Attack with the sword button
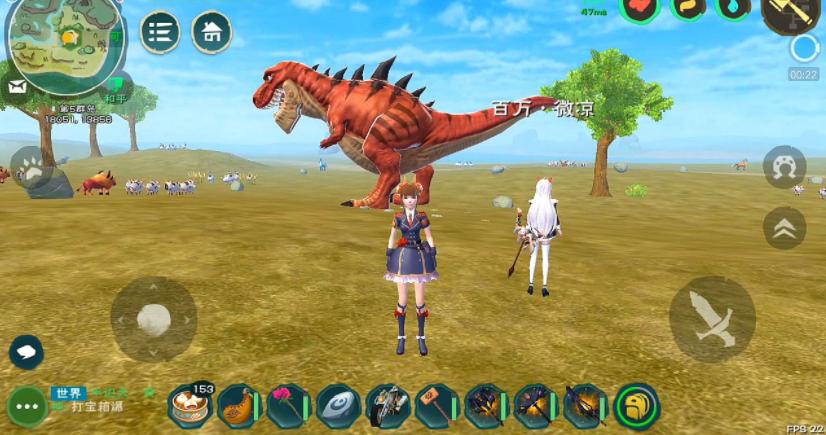The image size is (826, 435). click(x=712, y=319)
